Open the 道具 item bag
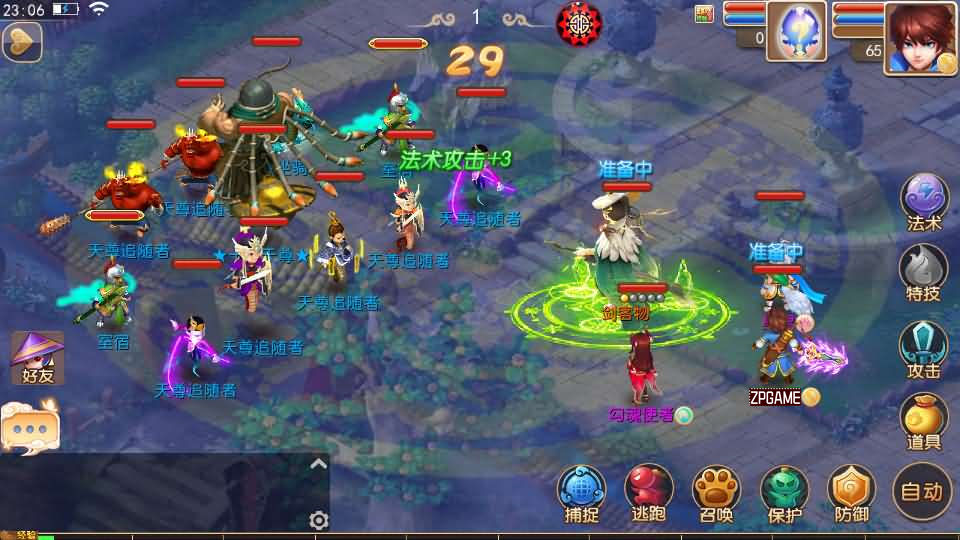The image size is (960, 540). [924, 421]
